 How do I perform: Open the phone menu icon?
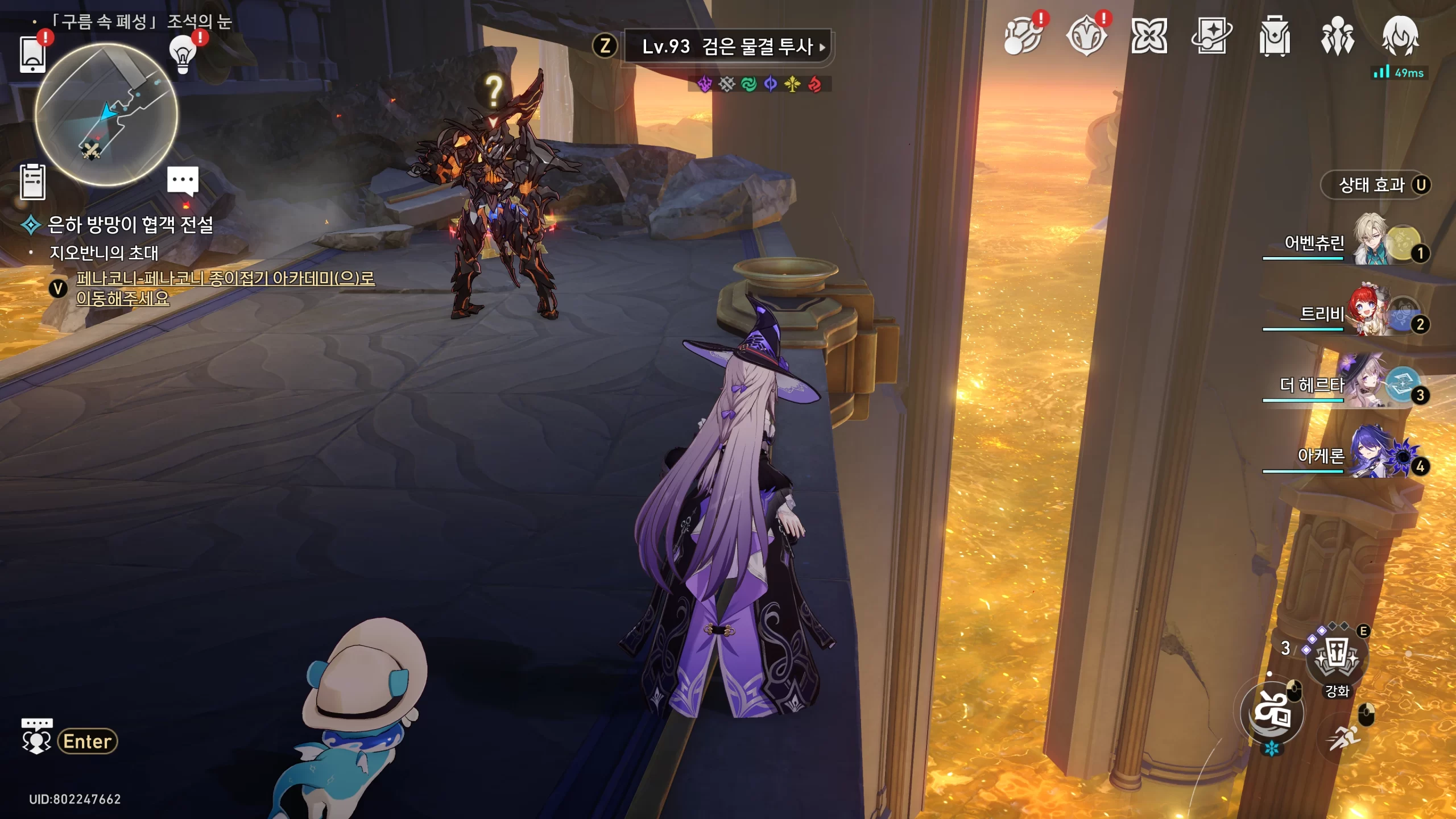point(32,55)
